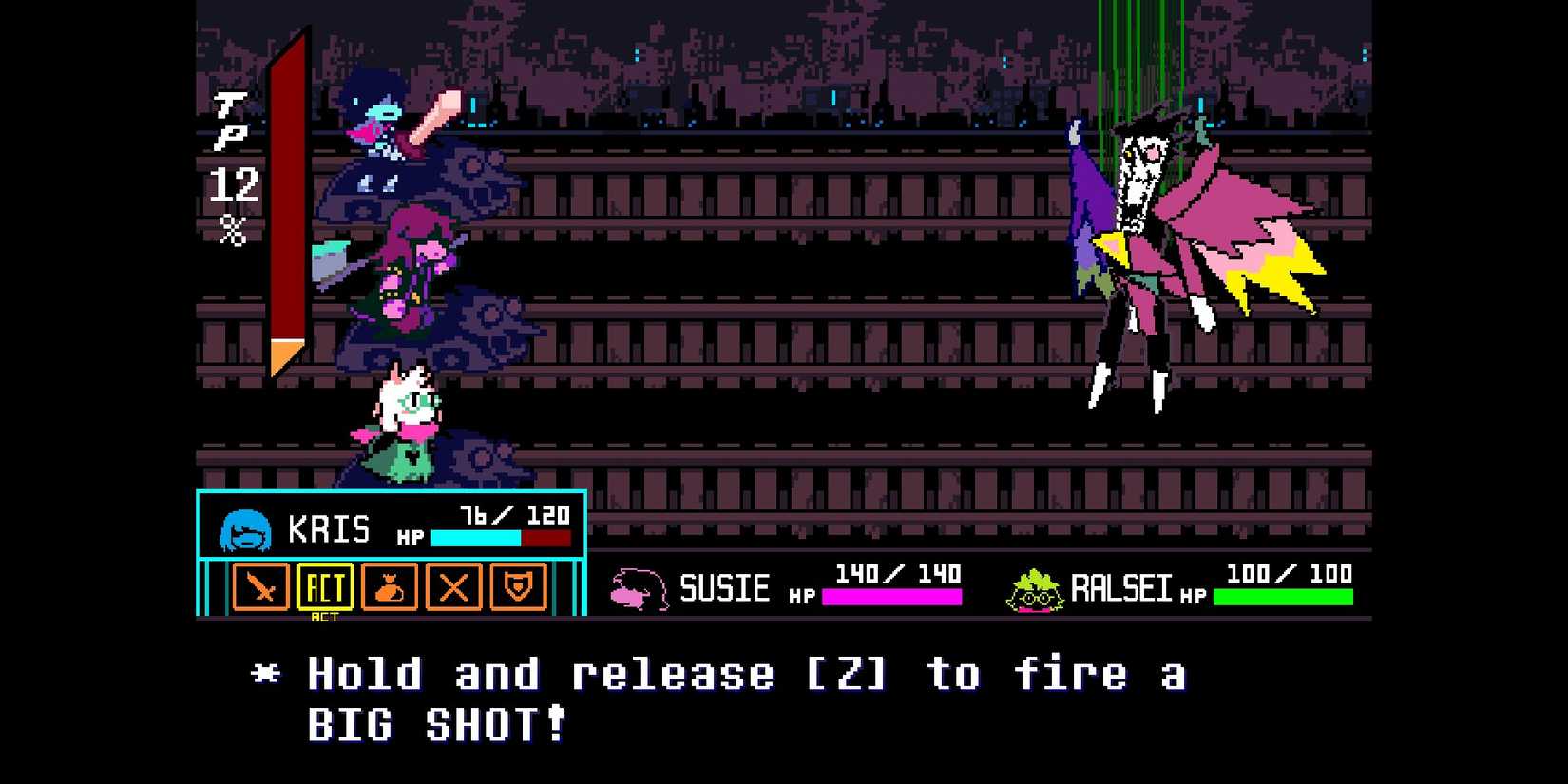Screen dimensions: 1568x784
Task: Click Kris's cyan HP bar
Action: click(x=475, y=539)
